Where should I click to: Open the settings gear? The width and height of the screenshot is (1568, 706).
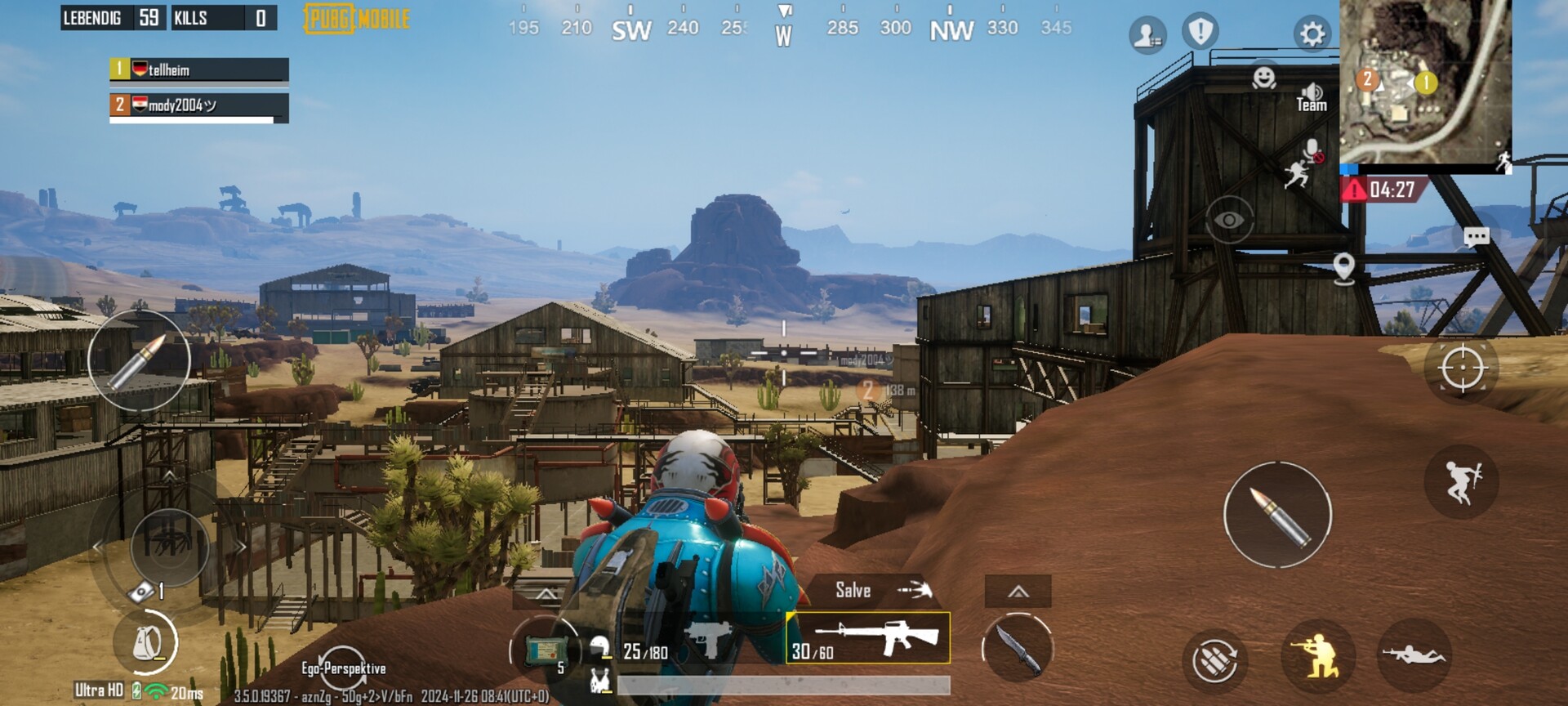[1312, 34]
